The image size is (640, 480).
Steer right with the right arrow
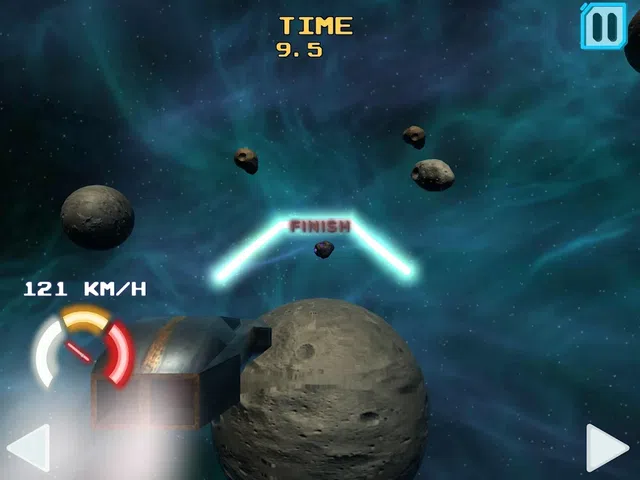[x=607, y=447]
